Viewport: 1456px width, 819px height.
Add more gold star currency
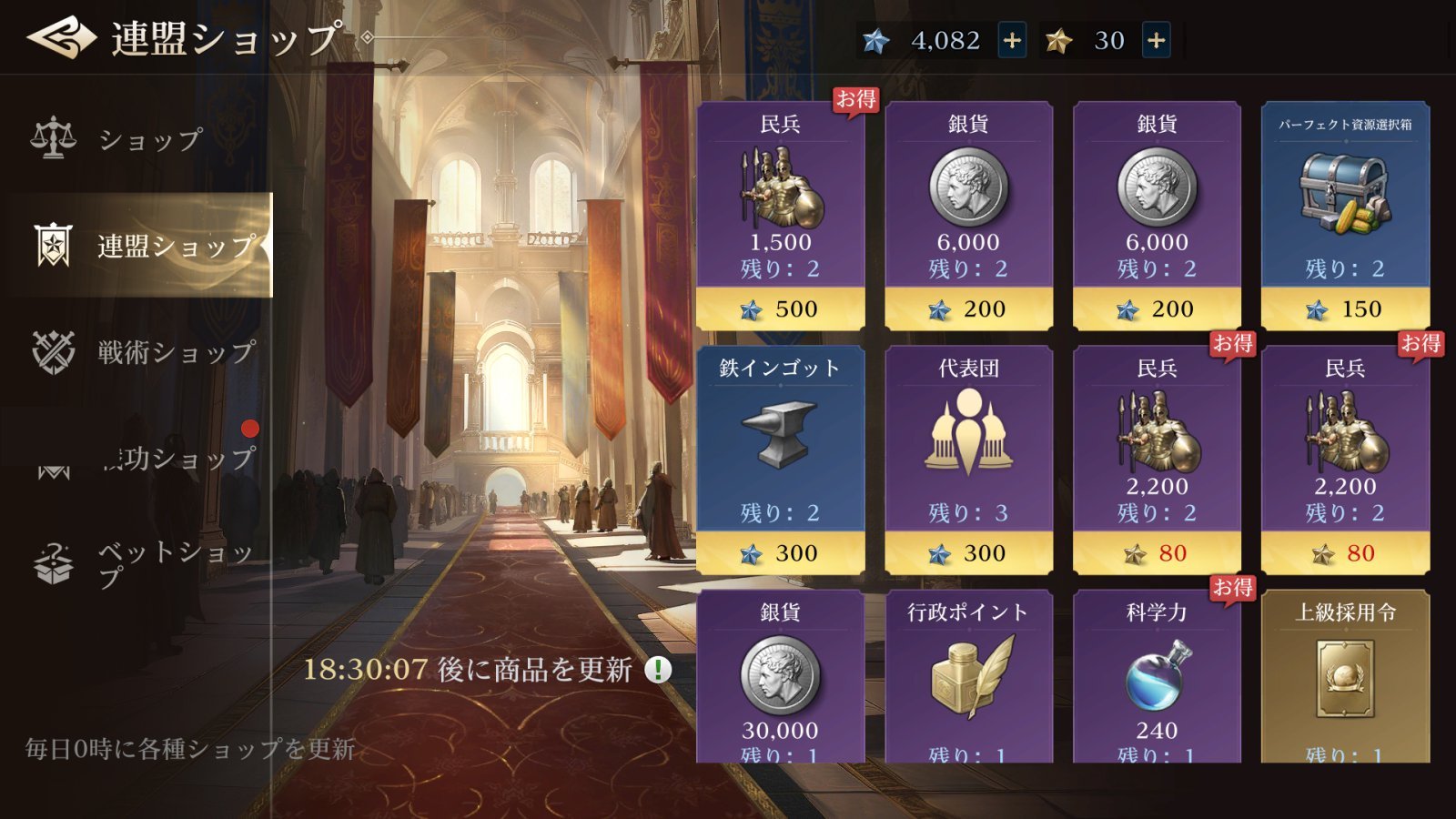(1156, 40)
